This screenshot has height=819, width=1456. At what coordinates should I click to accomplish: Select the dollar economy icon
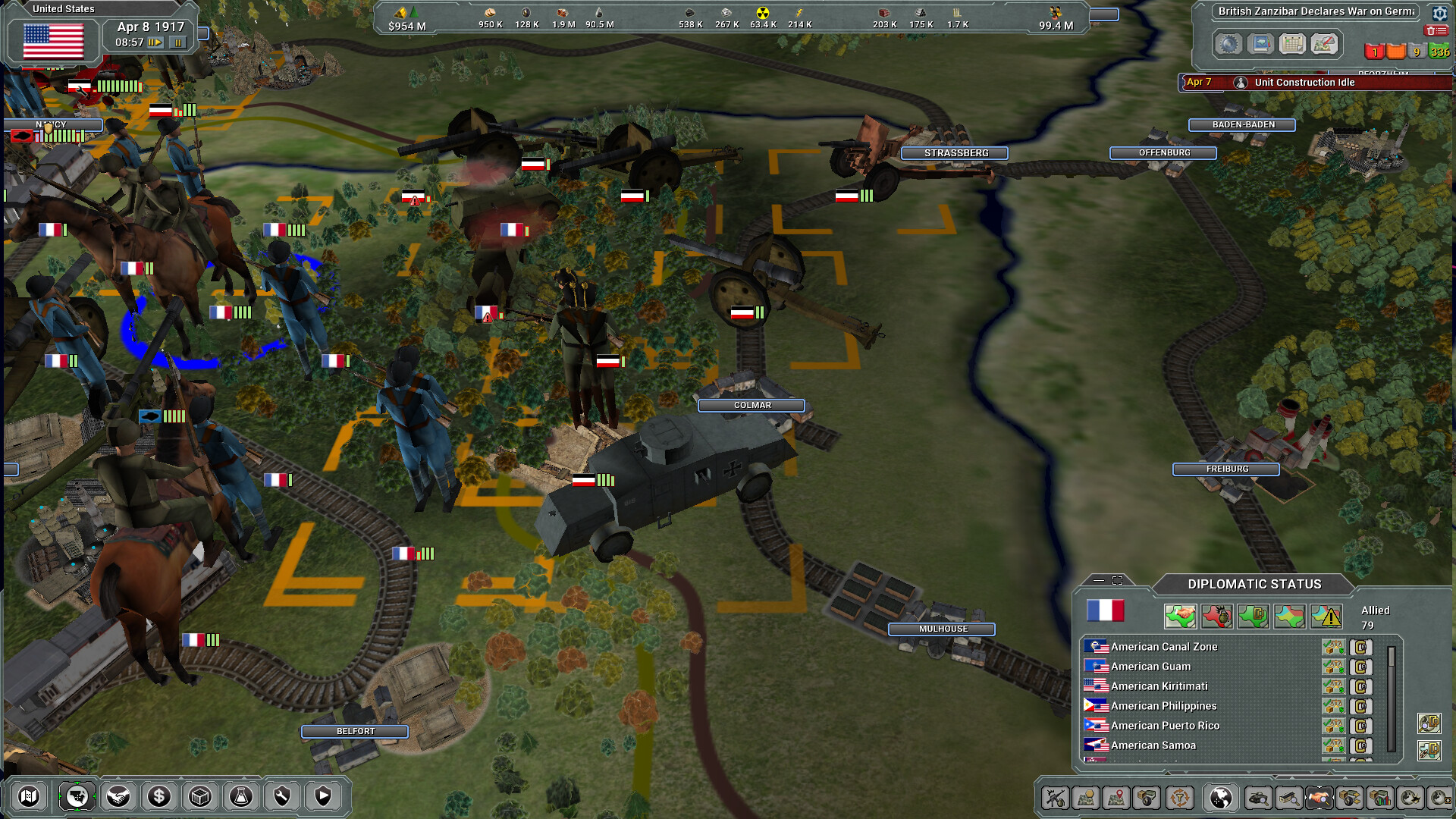(159, 796)
